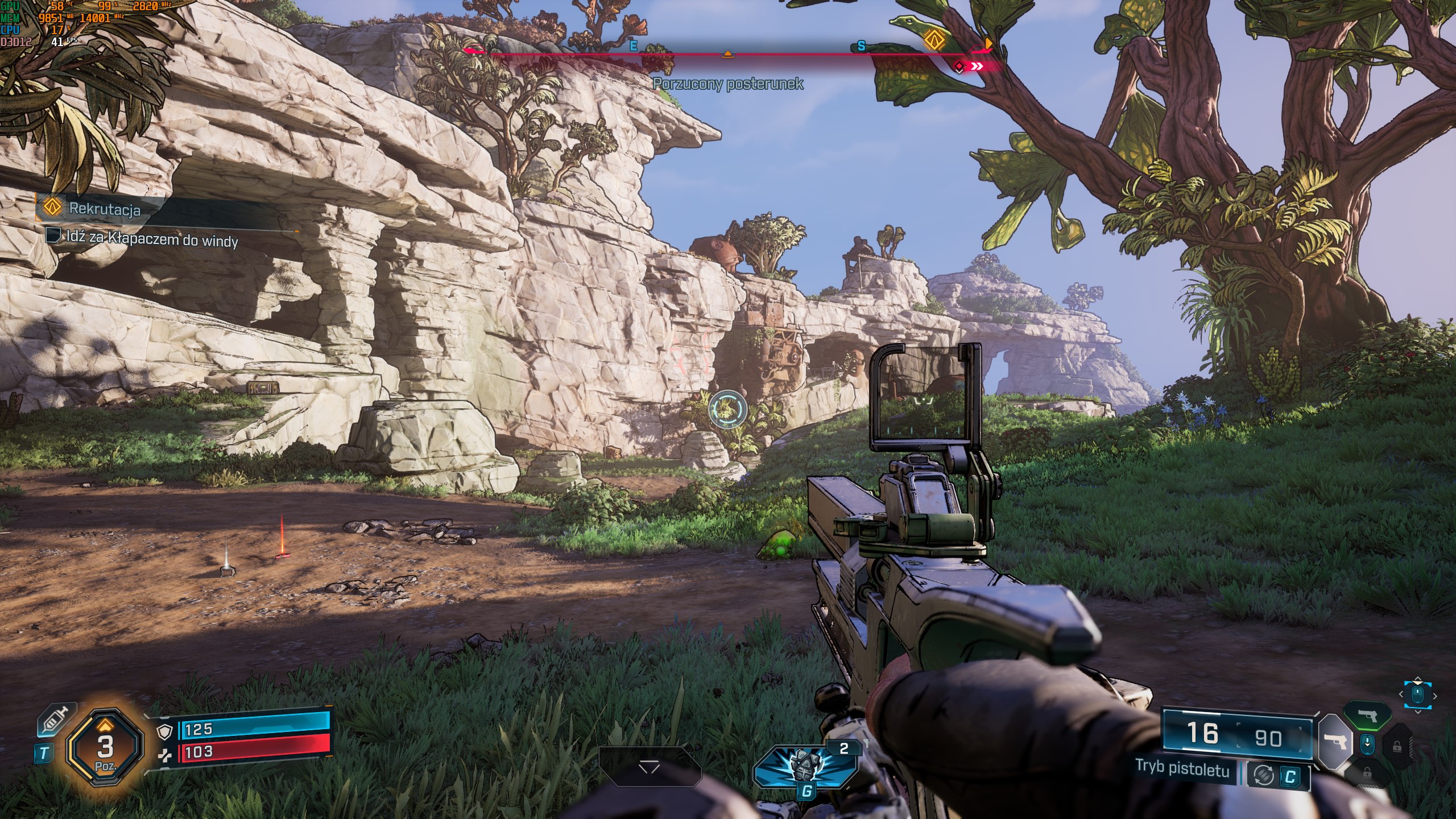This screenshot has height=819, width=1456.
Task: Choose the active grey pistol weapon slot
Action: tap(1334, 741)
